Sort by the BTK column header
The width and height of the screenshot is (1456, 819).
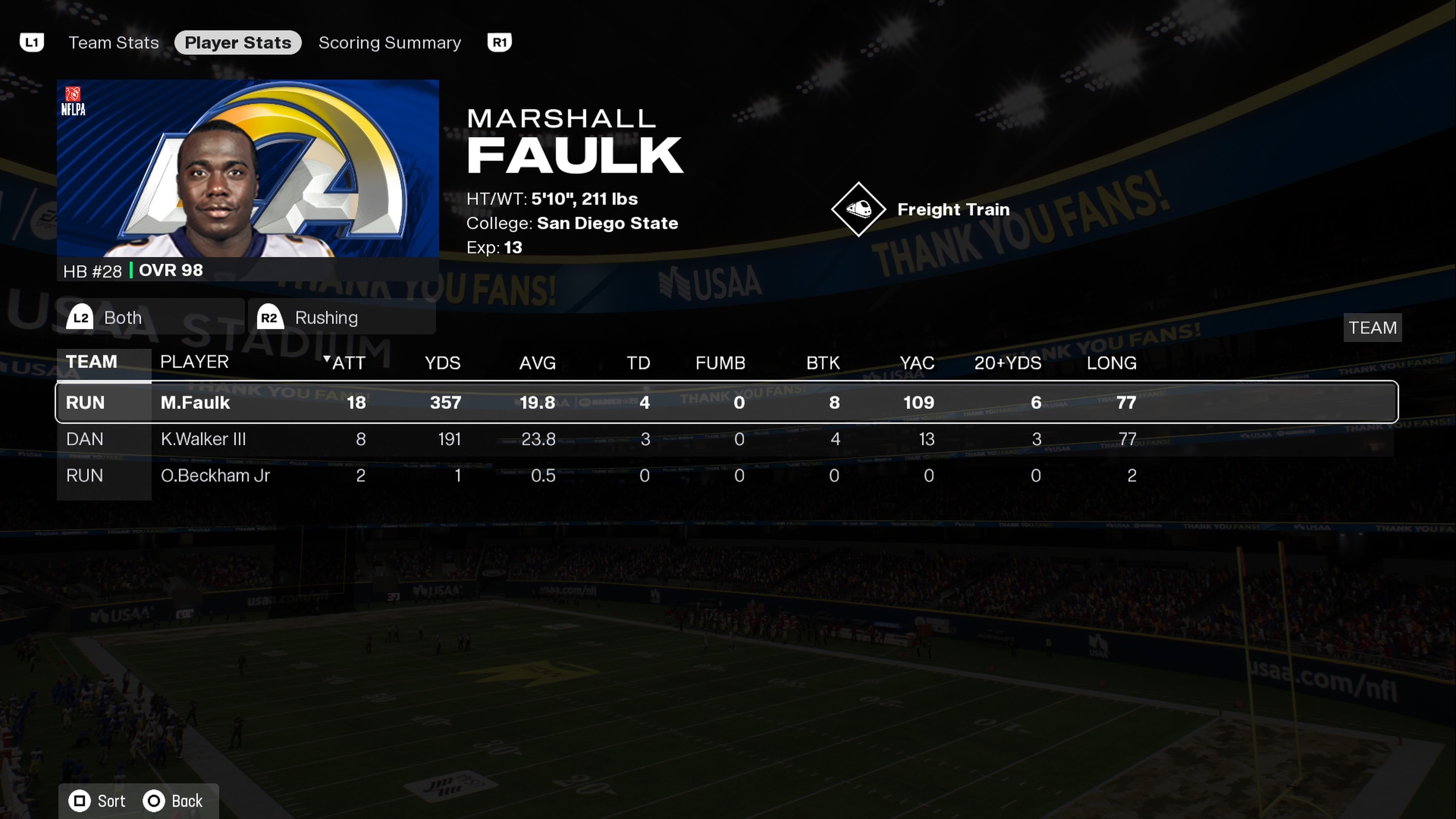point(823,363)
